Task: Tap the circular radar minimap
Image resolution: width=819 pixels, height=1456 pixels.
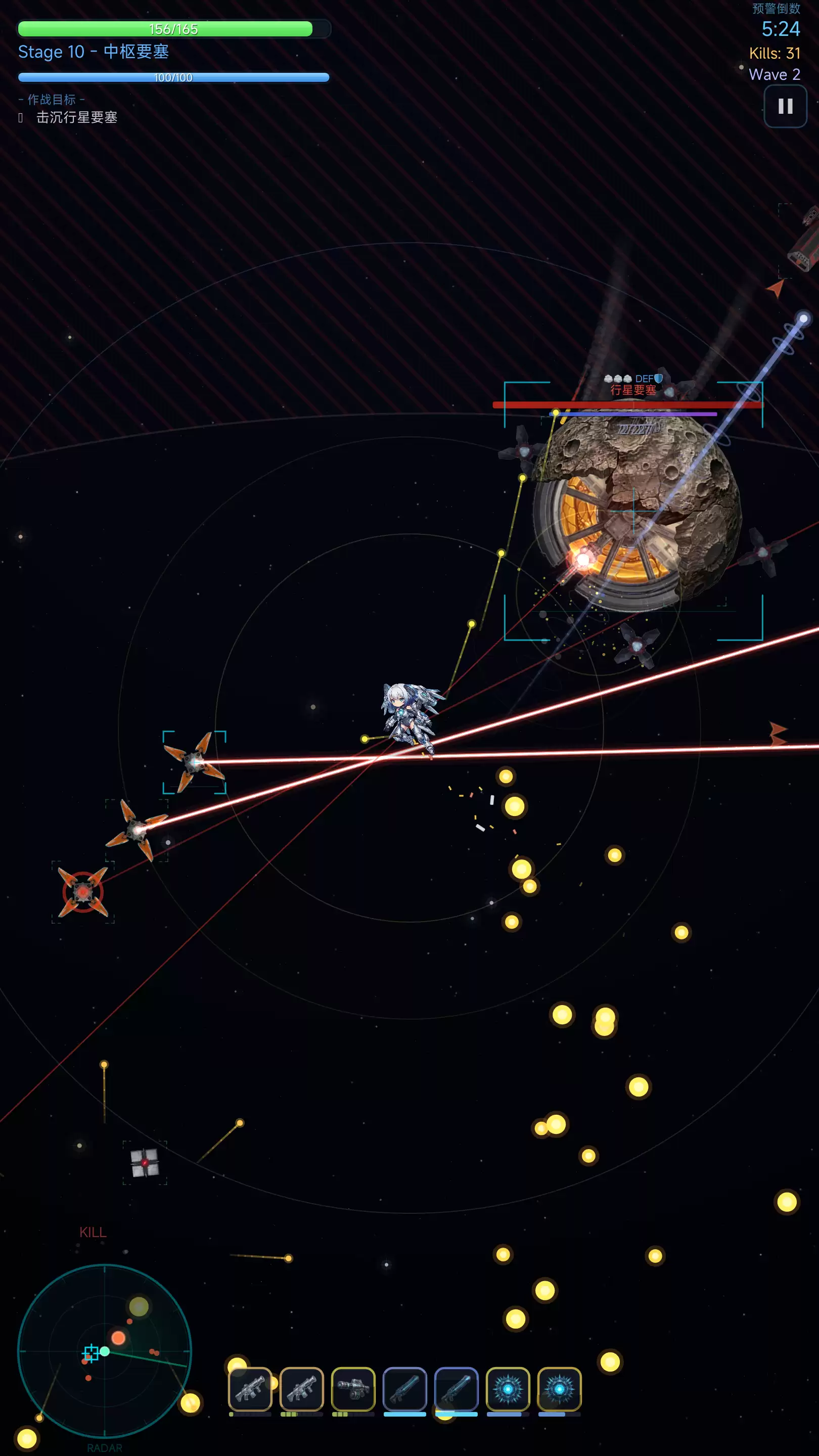Action: (105, 1351)
